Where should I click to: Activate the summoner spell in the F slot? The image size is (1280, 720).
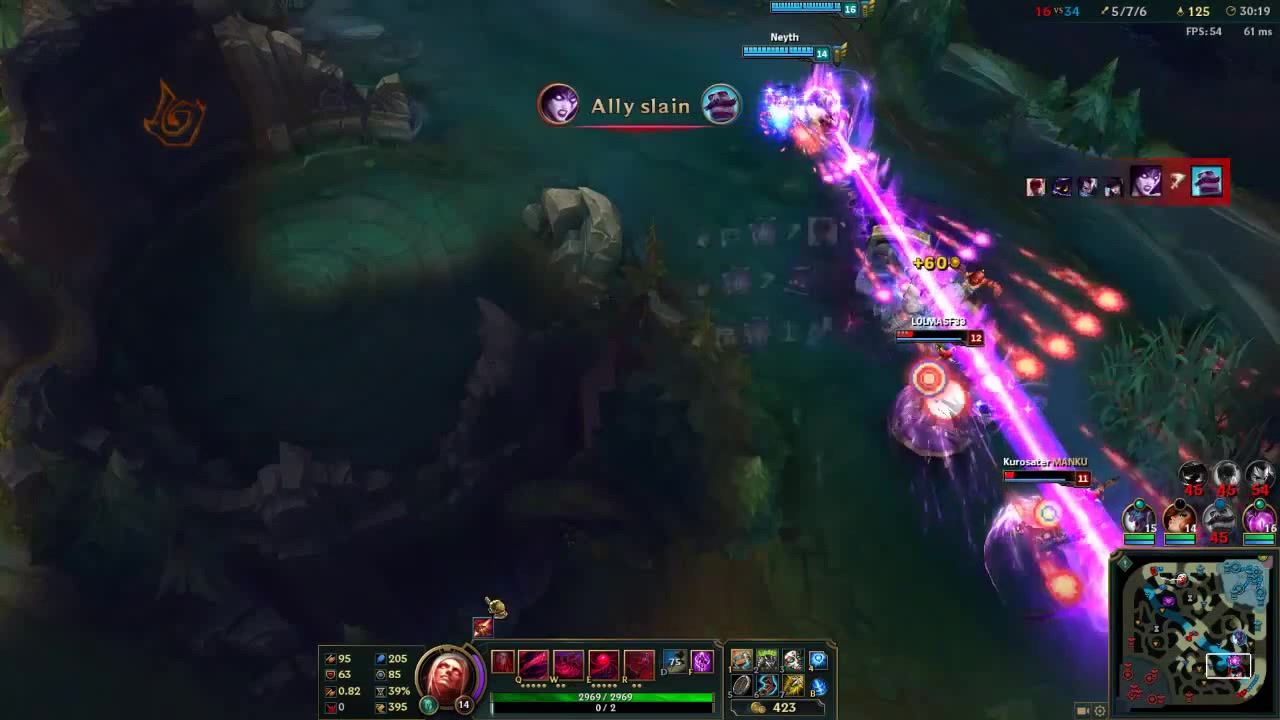[x=702, y=661]
